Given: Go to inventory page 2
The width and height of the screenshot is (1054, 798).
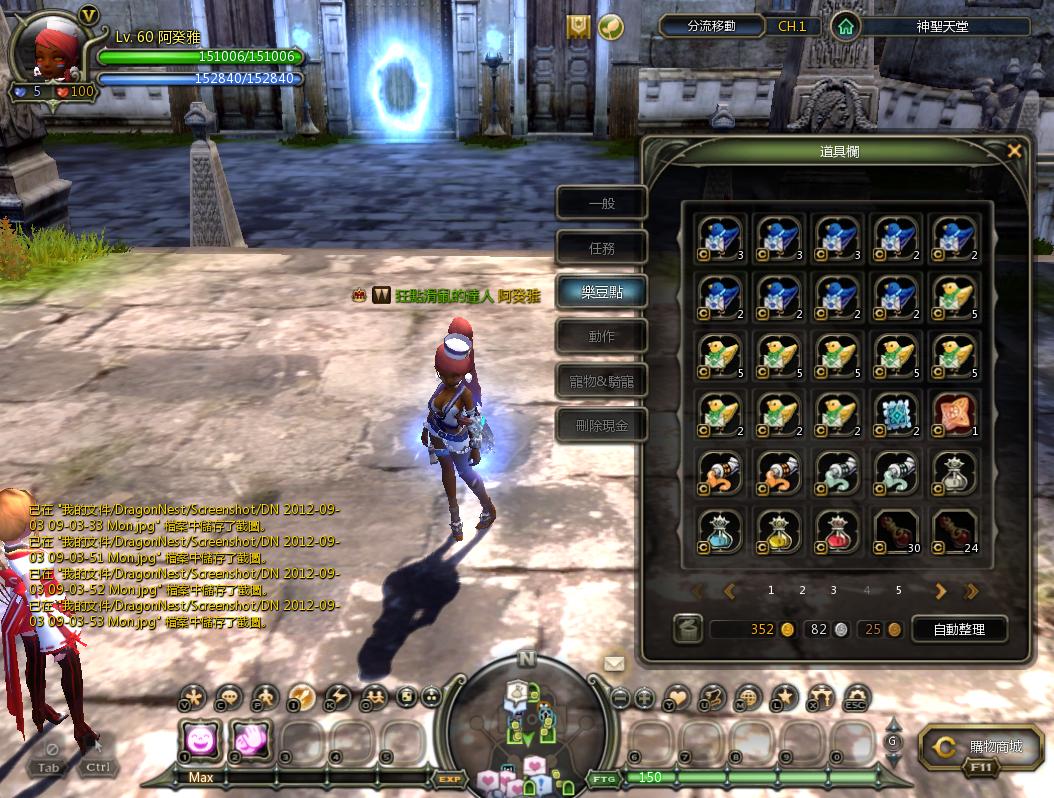Looking at the screenshot, I should coord(802,591).
